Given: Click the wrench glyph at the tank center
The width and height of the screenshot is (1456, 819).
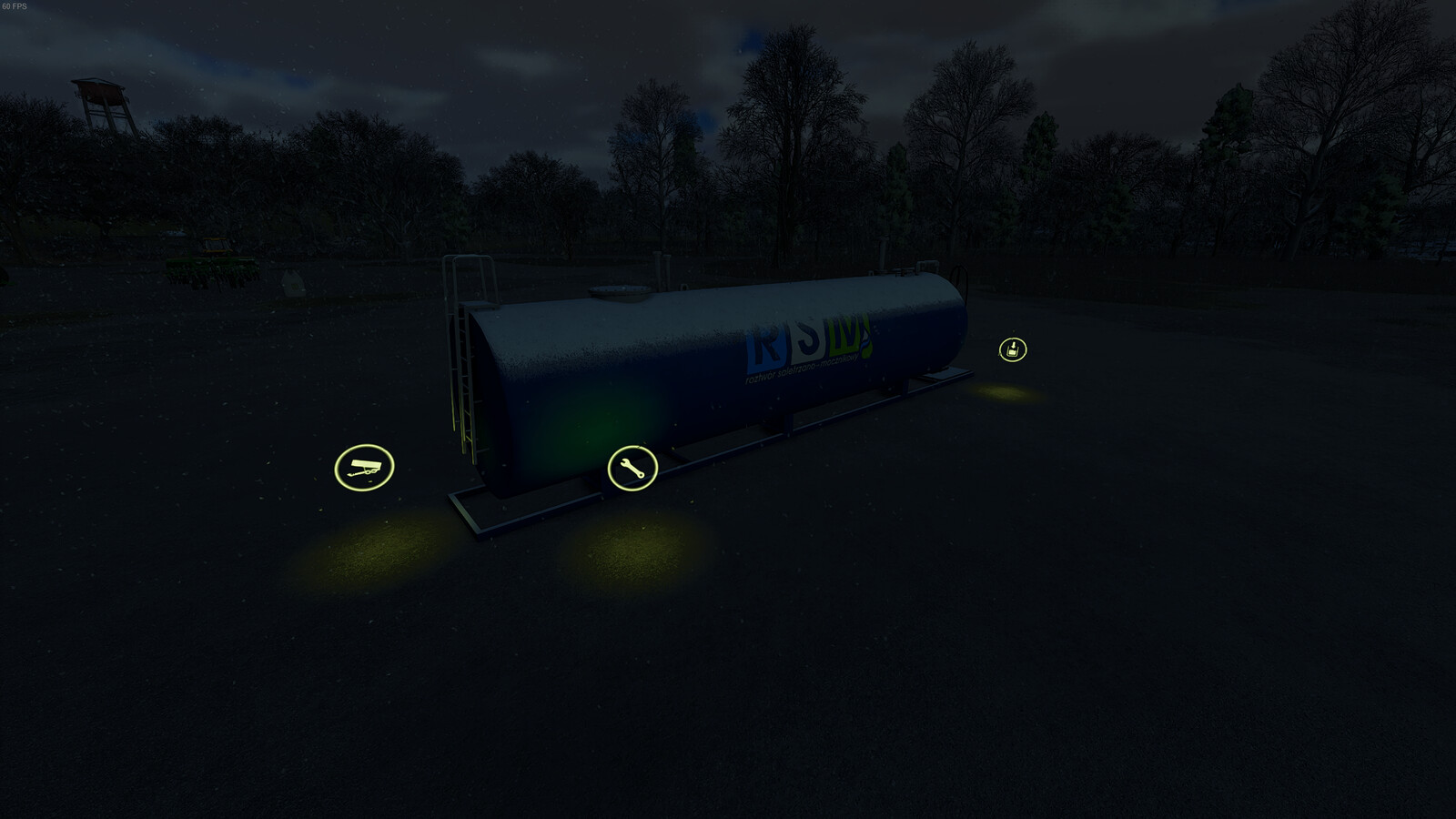Looking at the screenshot, I should (634, 469).
